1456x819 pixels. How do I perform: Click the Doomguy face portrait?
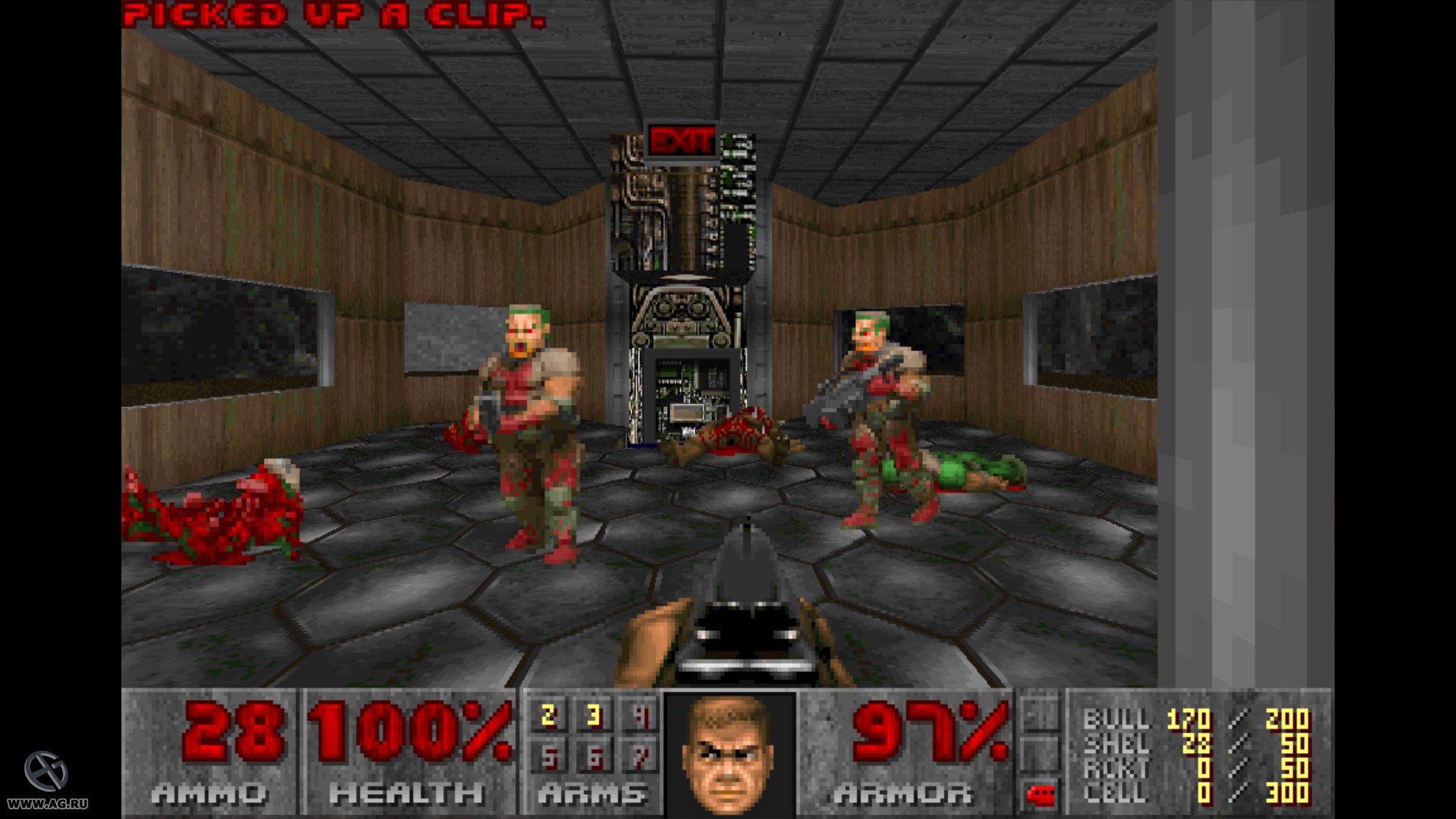pos(728,758)
